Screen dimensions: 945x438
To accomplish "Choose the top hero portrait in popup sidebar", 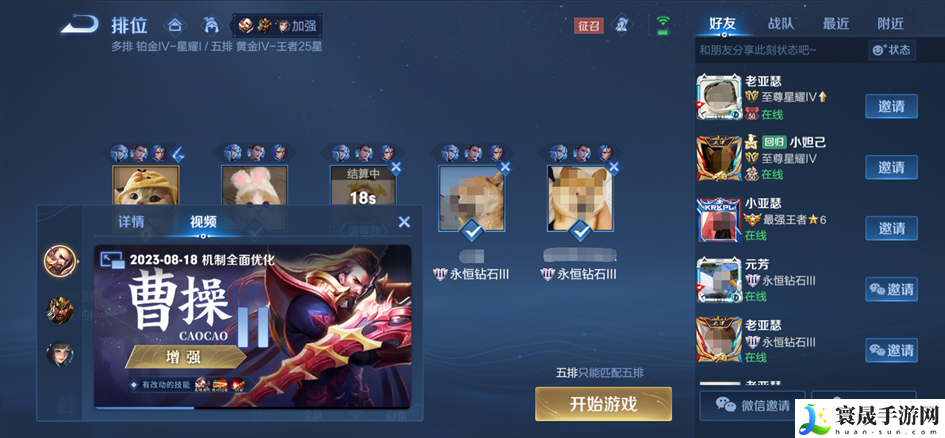I will (x=60, y=261).
